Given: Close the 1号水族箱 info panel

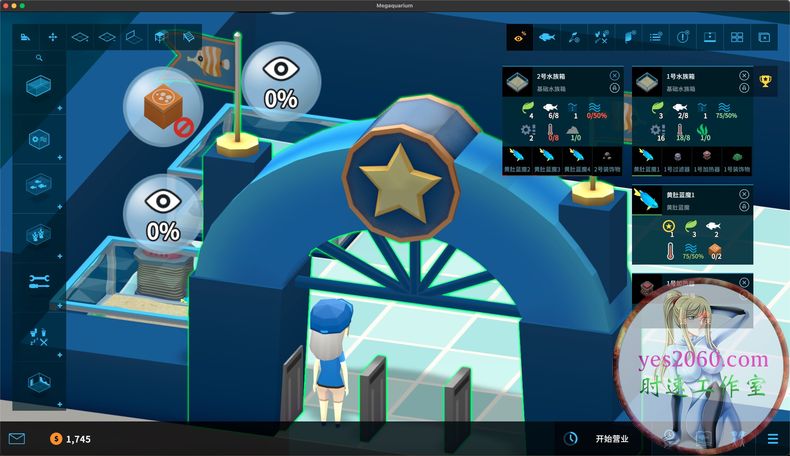Looking at the screenshot, I should pos(743,76).
